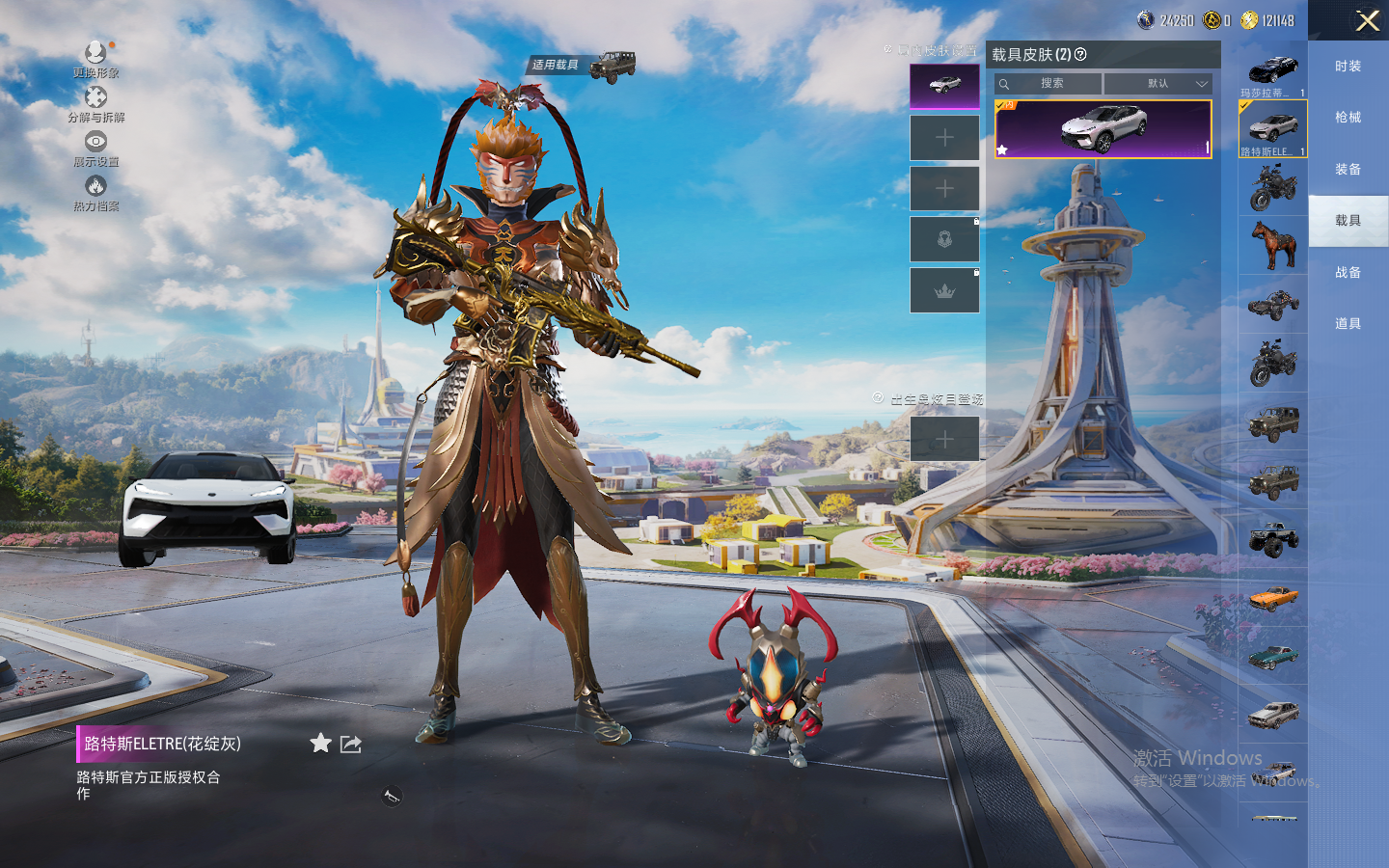
Task: Open 更换形象 change appearance
Action: pyautogui.click(x=95, y=58)
